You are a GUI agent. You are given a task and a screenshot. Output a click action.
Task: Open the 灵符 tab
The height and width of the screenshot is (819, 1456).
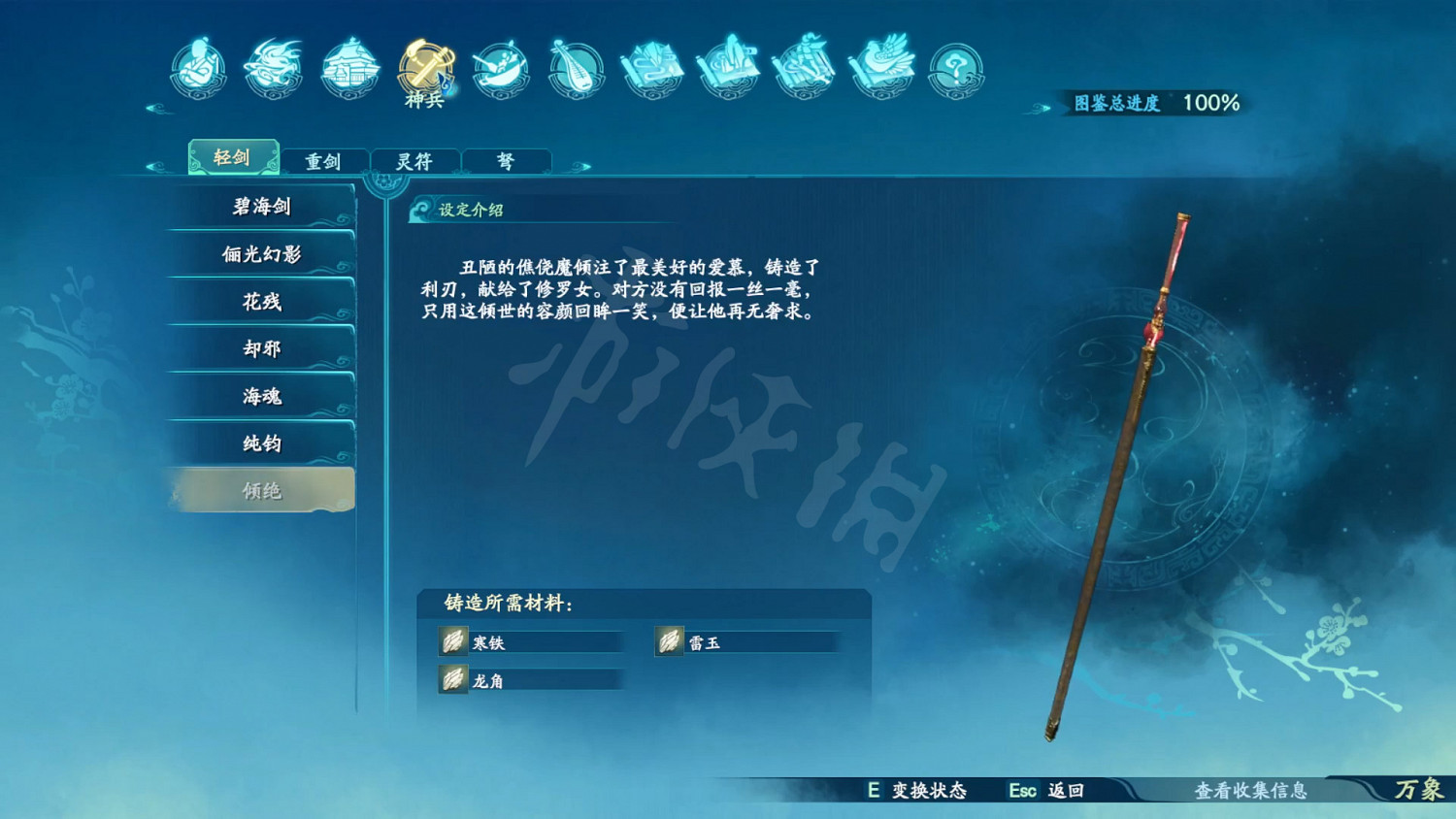tap(415, 161)
